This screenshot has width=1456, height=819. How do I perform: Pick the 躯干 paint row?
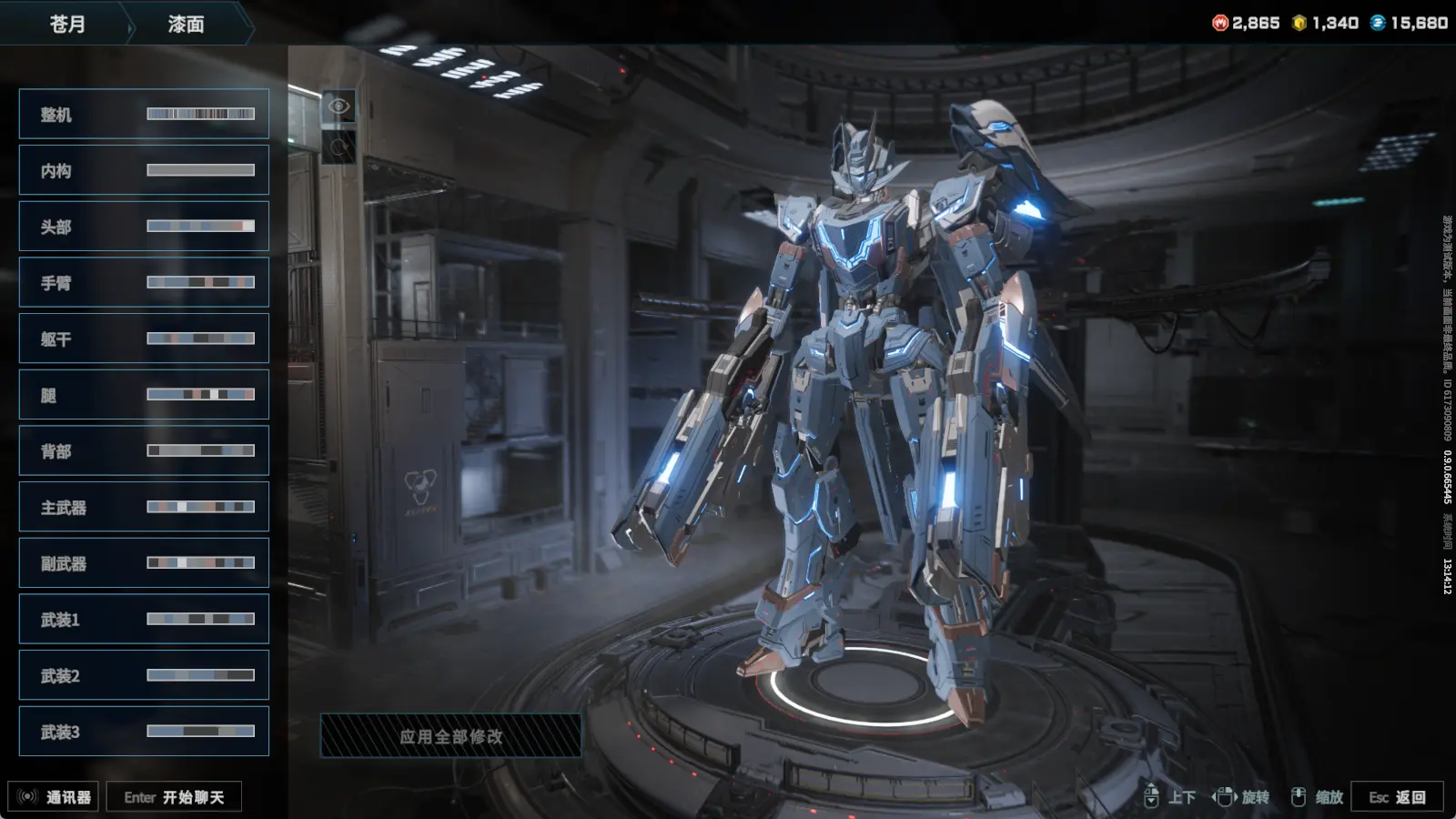pos(144,339)
